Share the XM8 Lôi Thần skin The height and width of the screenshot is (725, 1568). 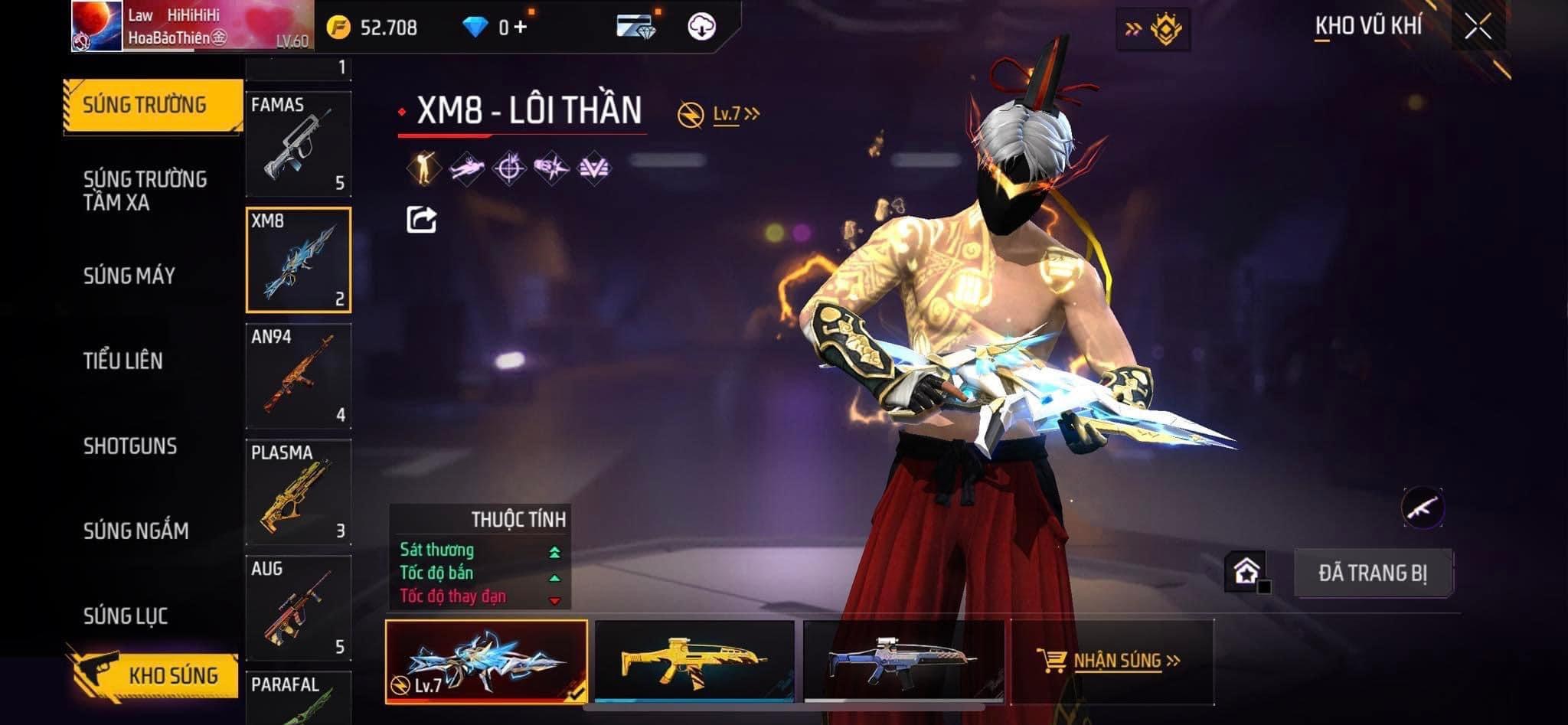(x=421, y=220)
